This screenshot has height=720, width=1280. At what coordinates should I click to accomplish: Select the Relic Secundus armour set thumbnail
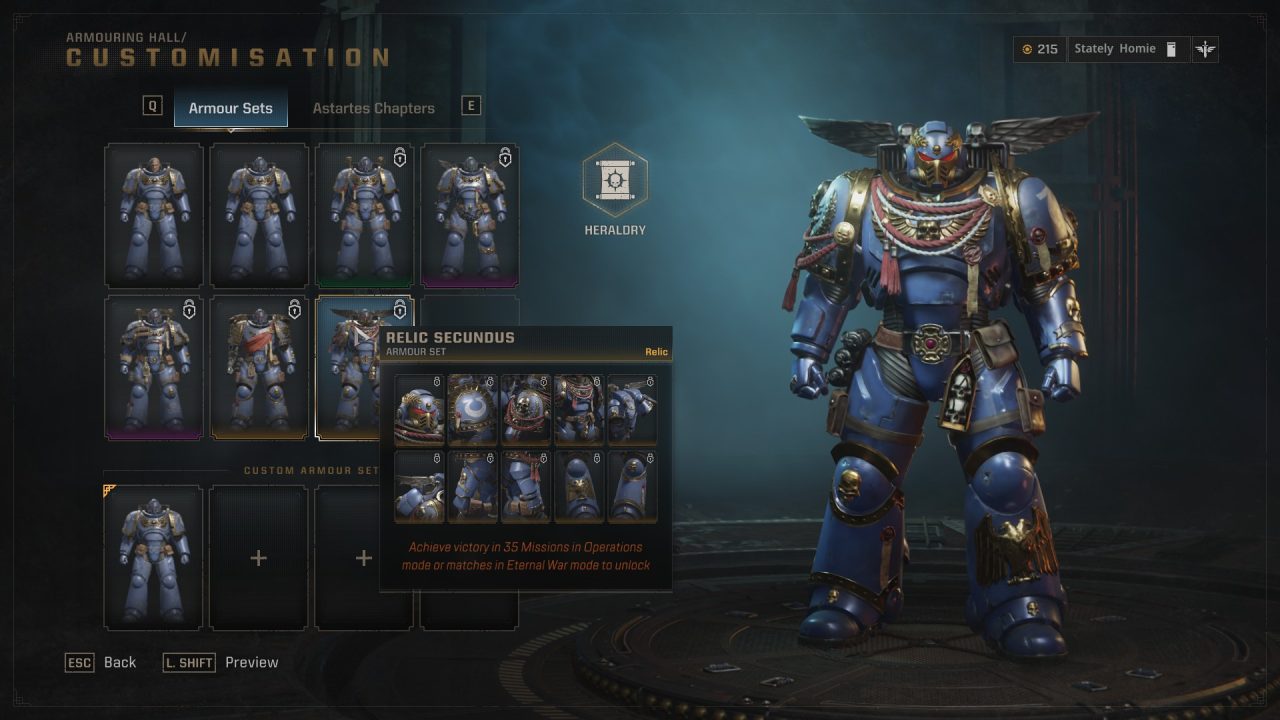pos(363,367)
